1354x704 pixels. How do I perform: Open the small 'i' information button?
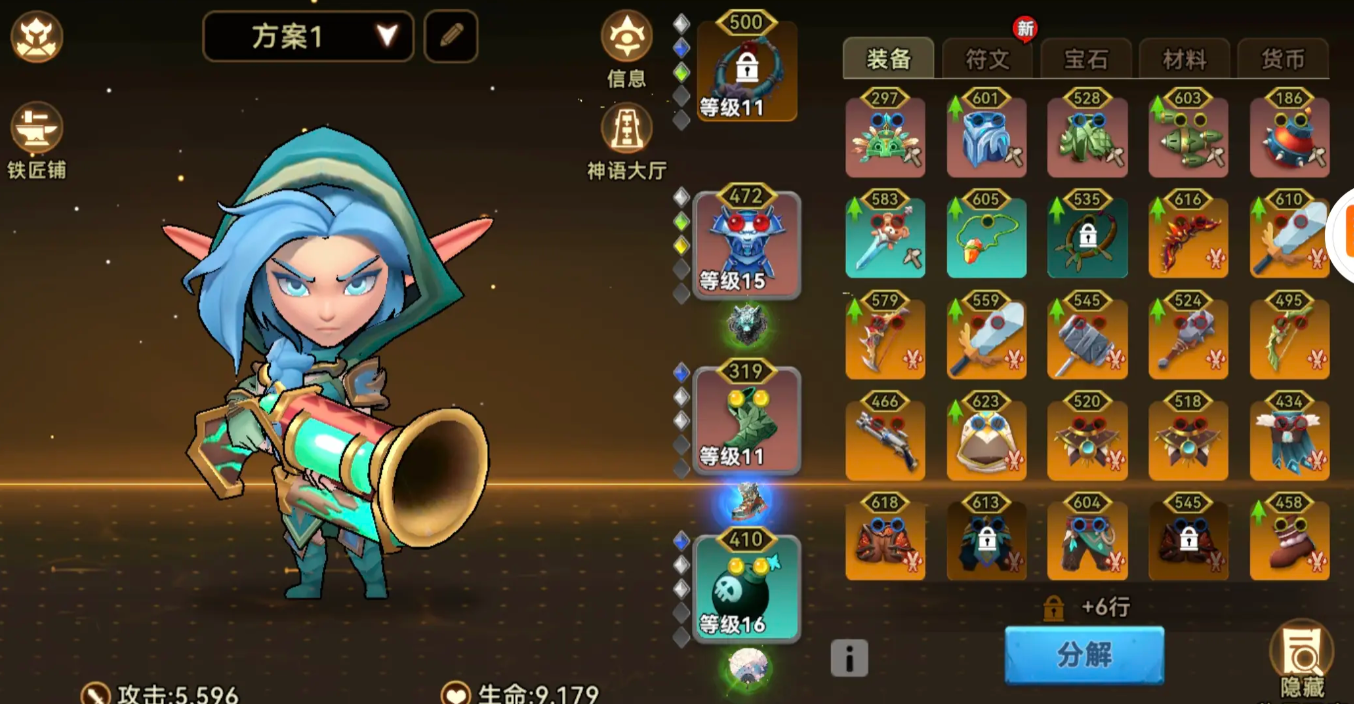[x=849, y=658]
